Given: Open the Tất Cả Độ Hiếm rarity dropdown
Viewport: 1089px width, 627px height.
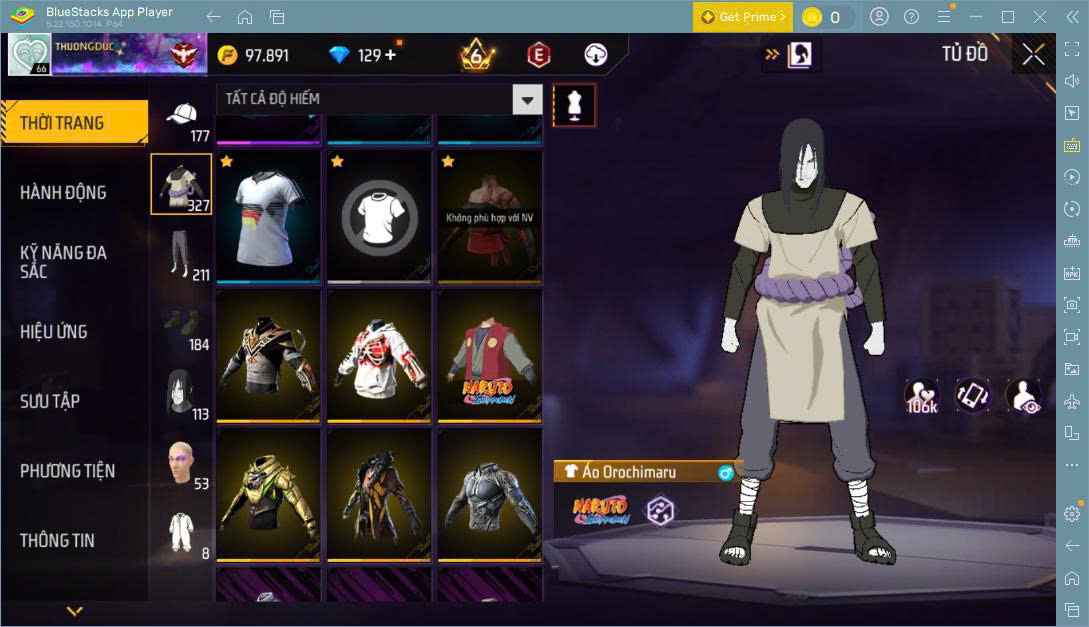Looking at the screenshot, I should (x=380, y=99).
